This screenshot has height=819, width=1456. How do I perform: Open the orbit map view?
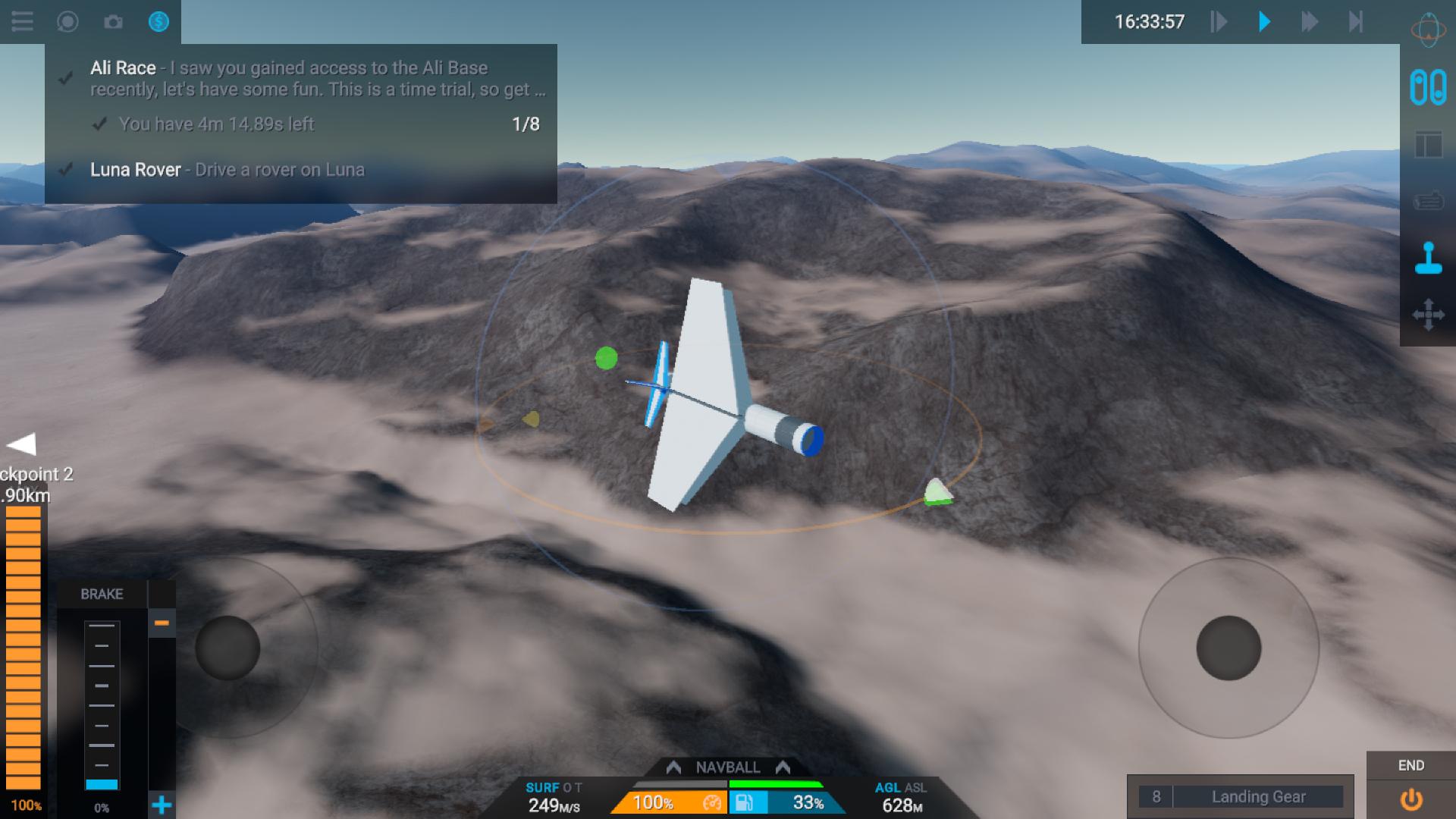[1428, 30]
